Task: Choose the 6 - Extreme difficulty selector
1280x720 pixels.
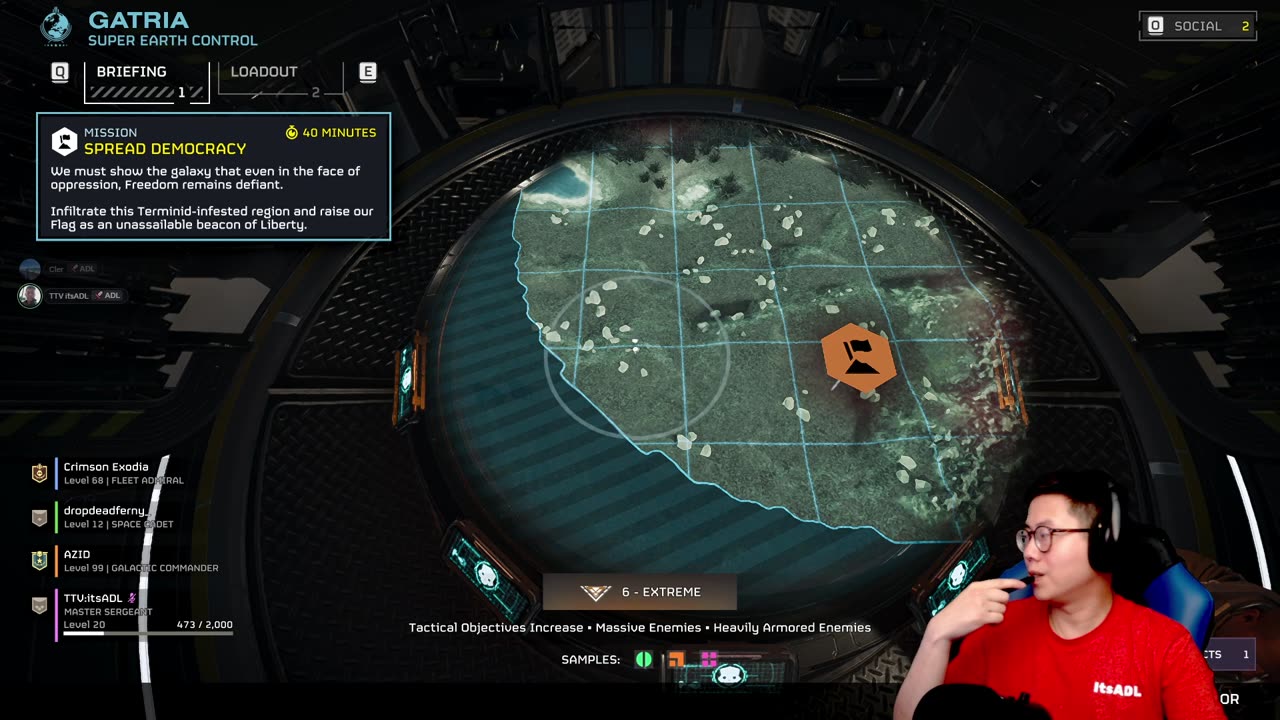Action: pos(640,592)
